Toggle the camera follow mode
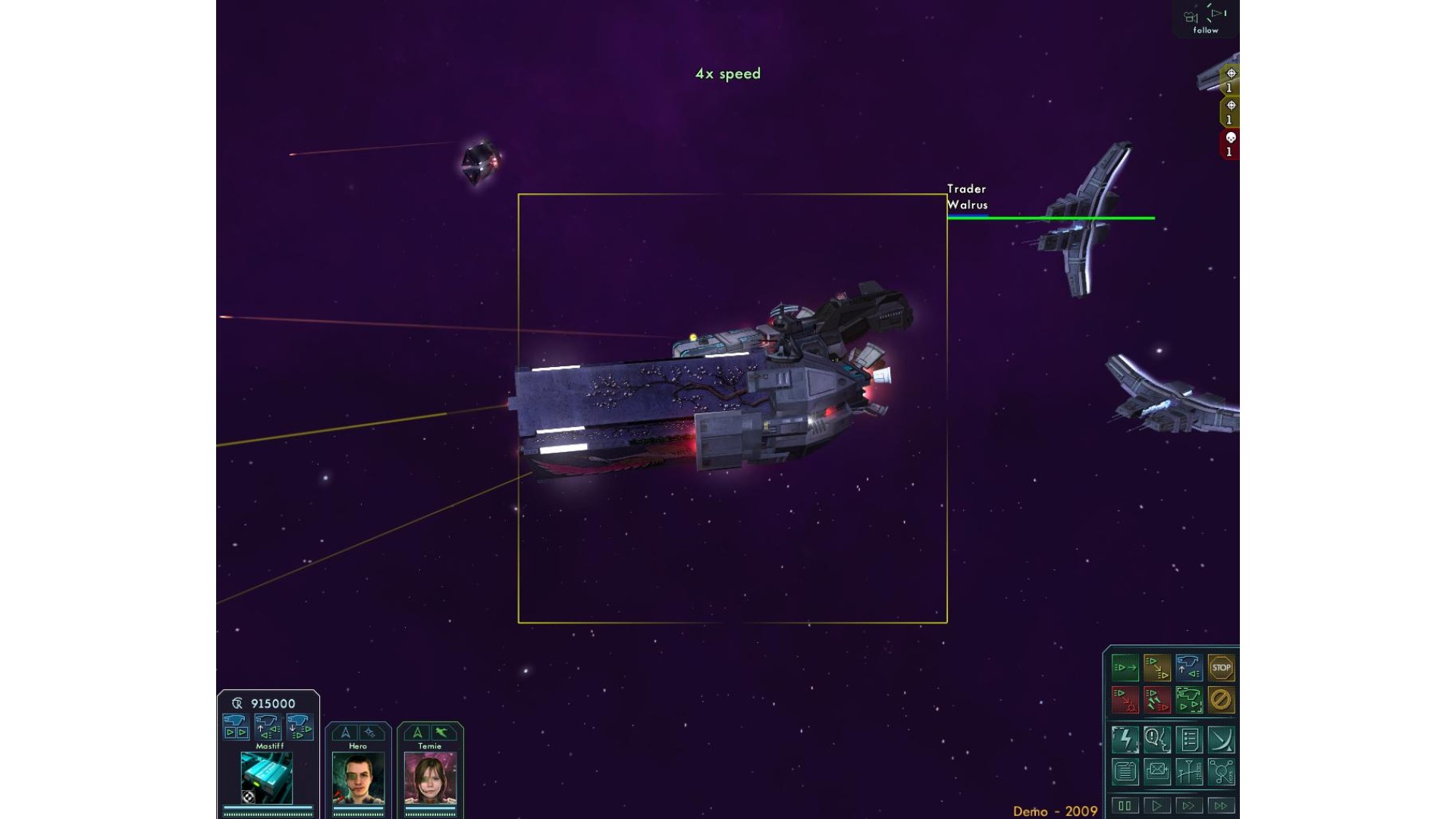1456x819 pixels. pyautogui.click(x=1205, y=20)
